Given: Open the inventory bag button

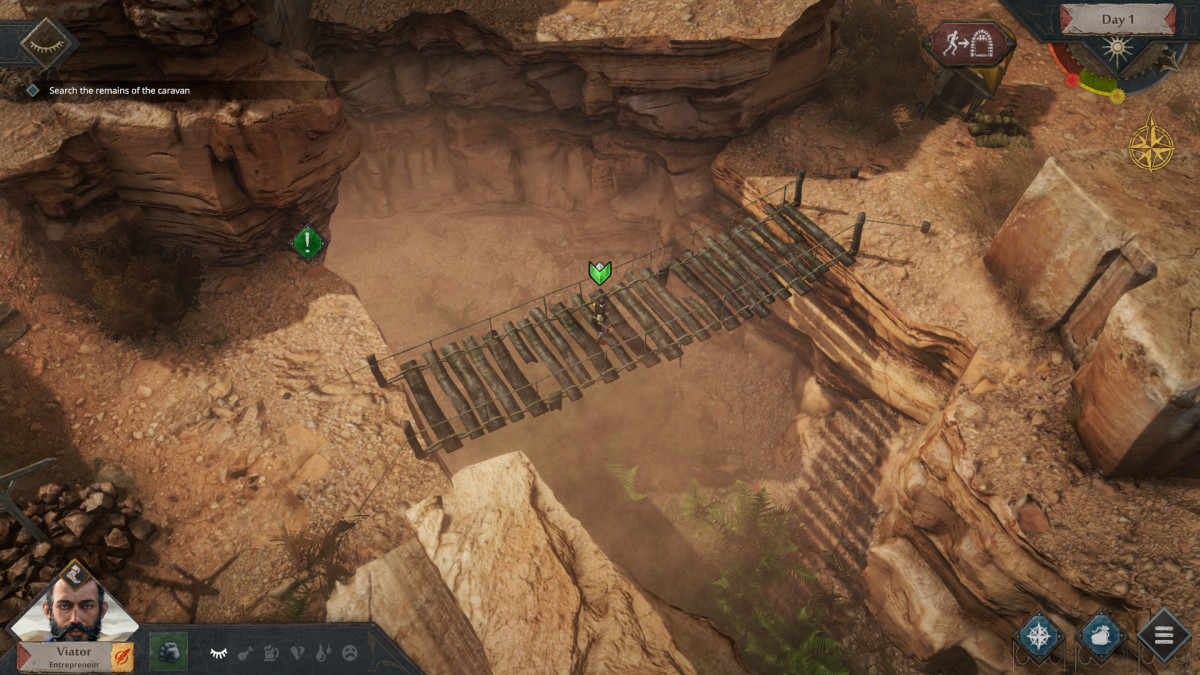Looking at the screenshot, I should click(1102, 635).
